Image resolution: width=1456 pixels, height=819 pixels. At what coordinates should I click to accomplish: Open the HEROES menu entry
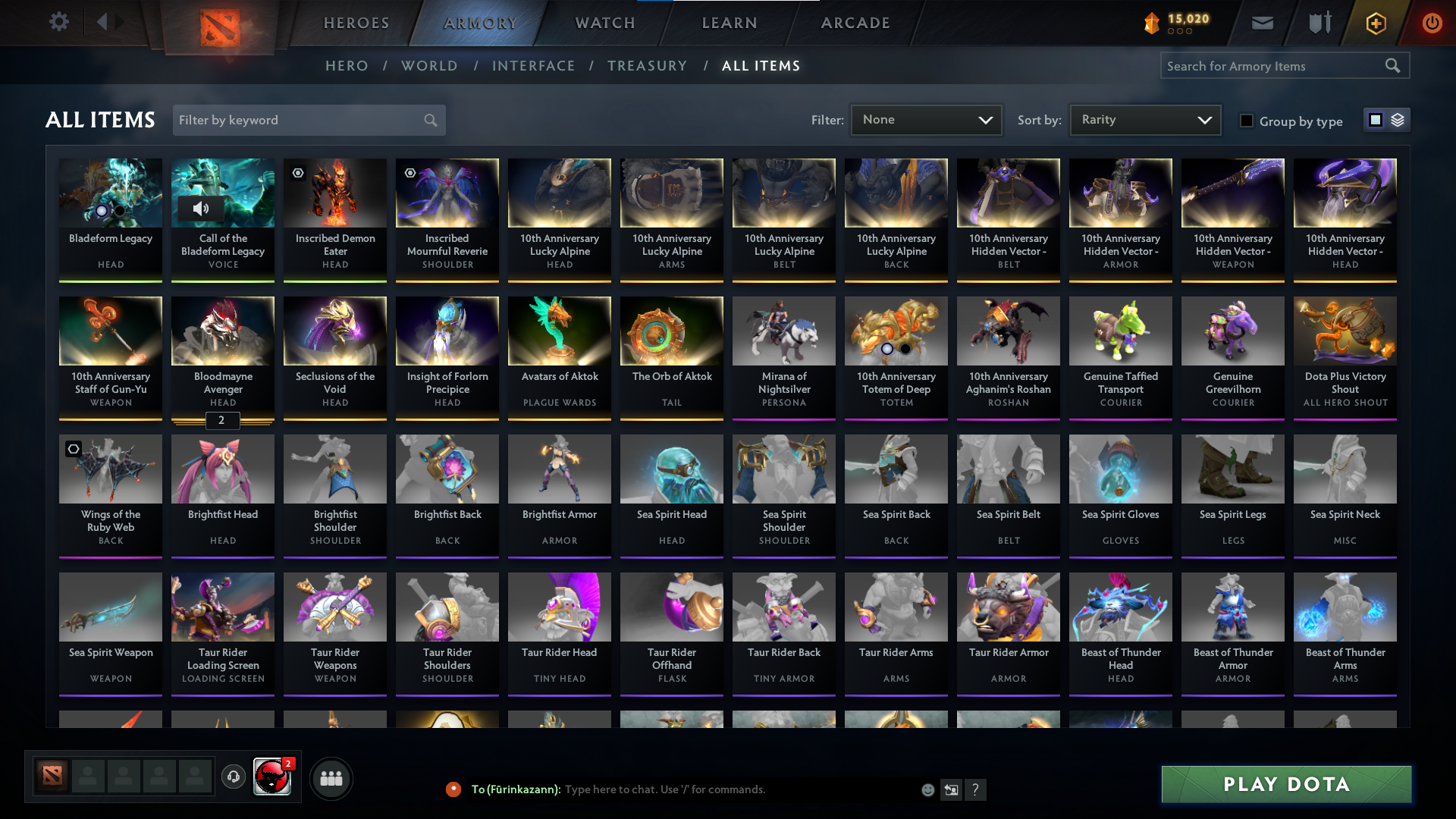coord(356,23)
